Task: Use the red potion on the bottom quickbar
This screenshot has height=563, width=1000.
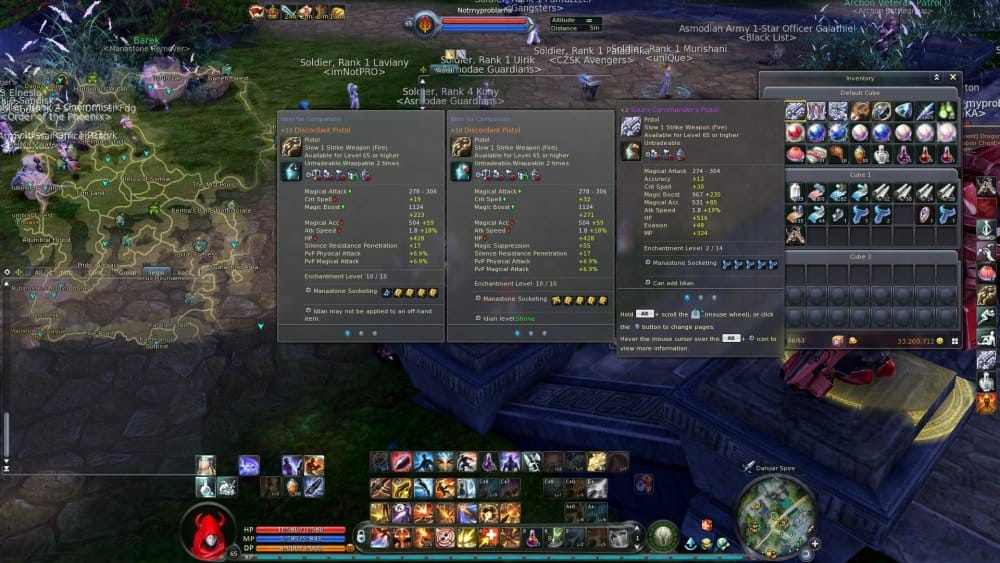Action: [533, 537]
